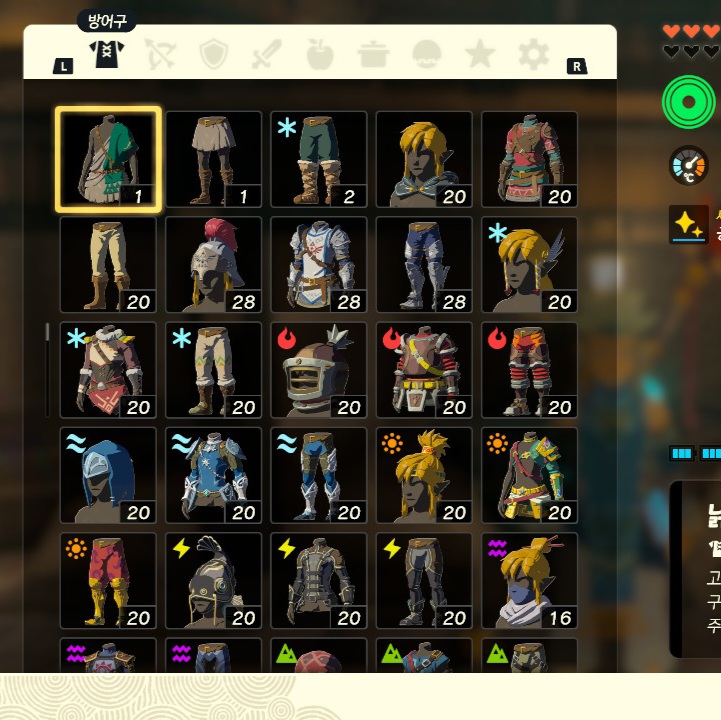
Task: Switch to the gear system tab
Action: 533,54
